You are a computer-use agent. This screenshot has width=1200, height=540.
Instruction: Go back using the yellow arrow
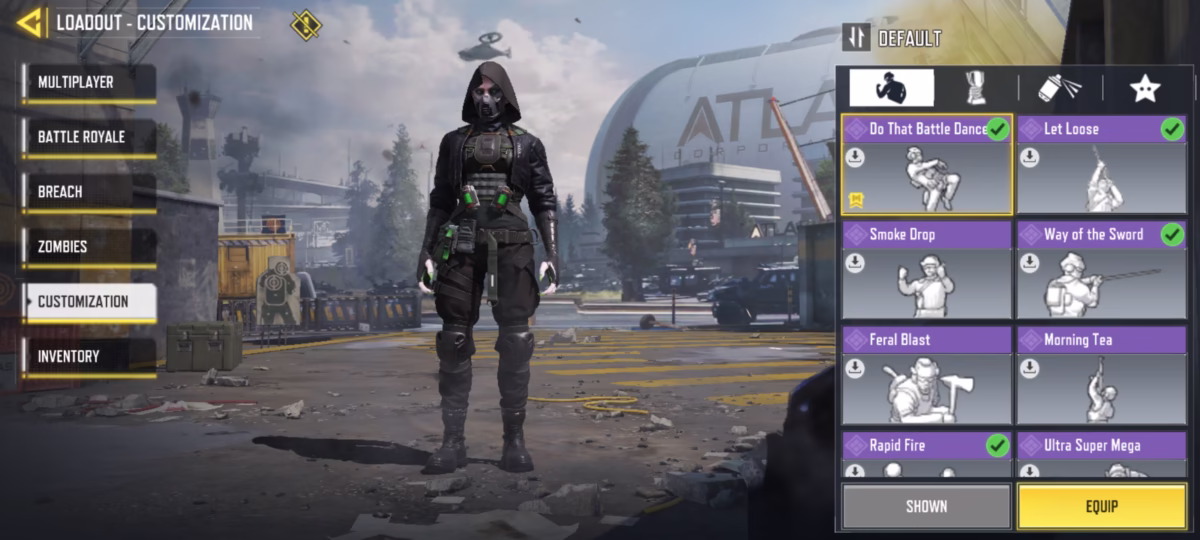point(29,22)
